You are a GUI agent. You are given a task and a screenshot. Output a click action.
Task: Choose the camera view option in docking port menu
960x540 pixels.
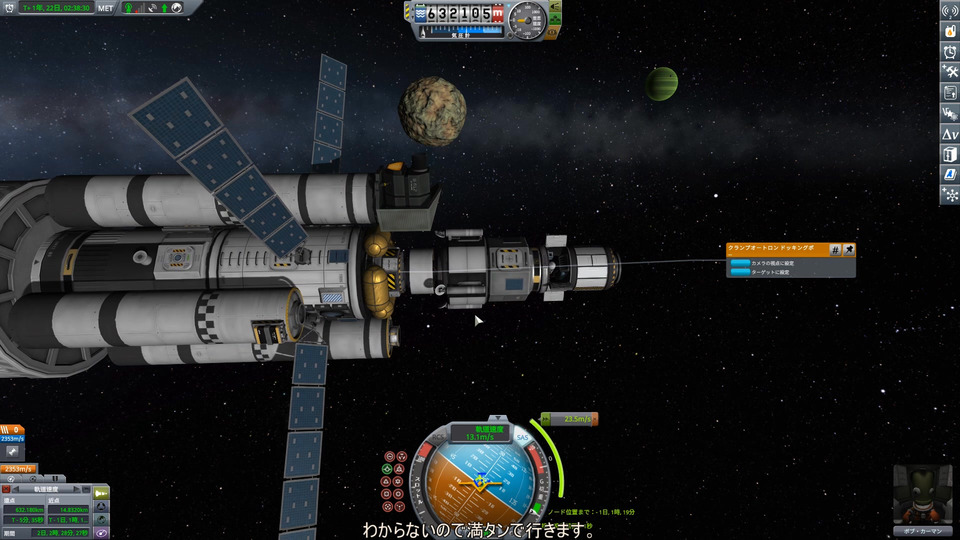click(764, 262)
